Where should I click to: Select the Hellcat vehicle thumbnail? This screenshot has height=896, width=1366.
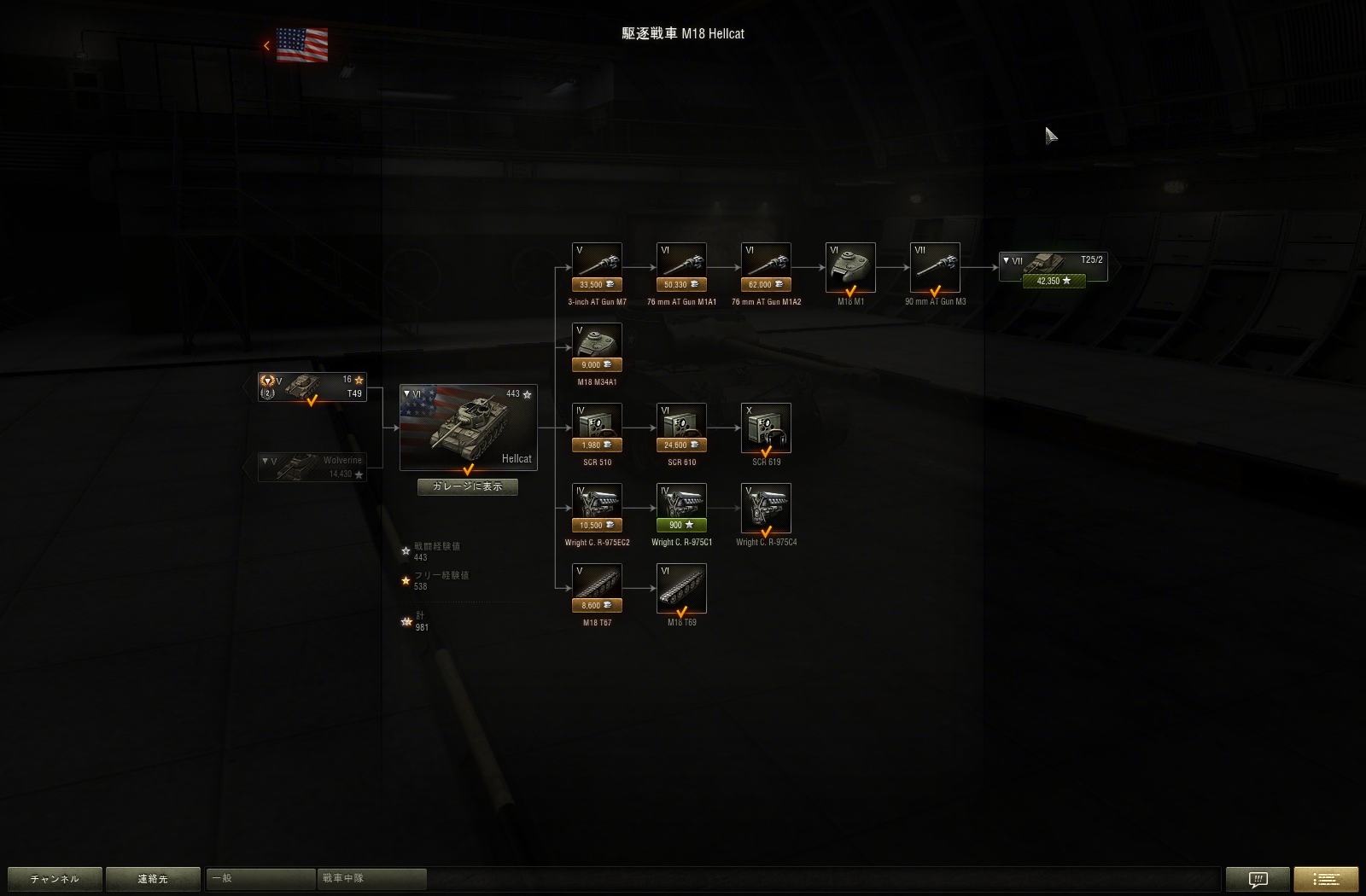click(x=468, y=427)
